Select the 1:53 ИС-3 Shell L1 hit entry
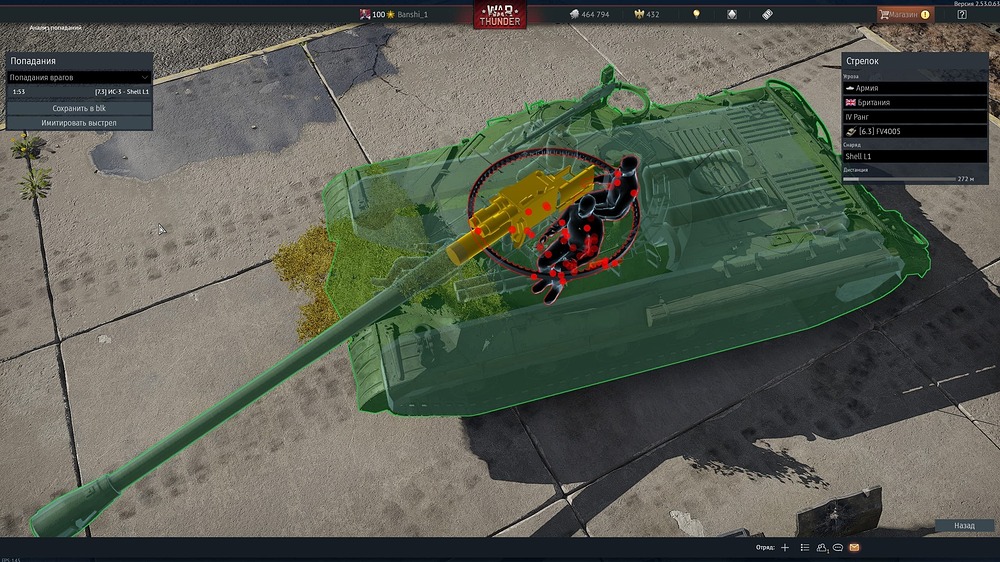Image resolution: width=1000 pixels, height=562 pixels. [x=79, y=91]
